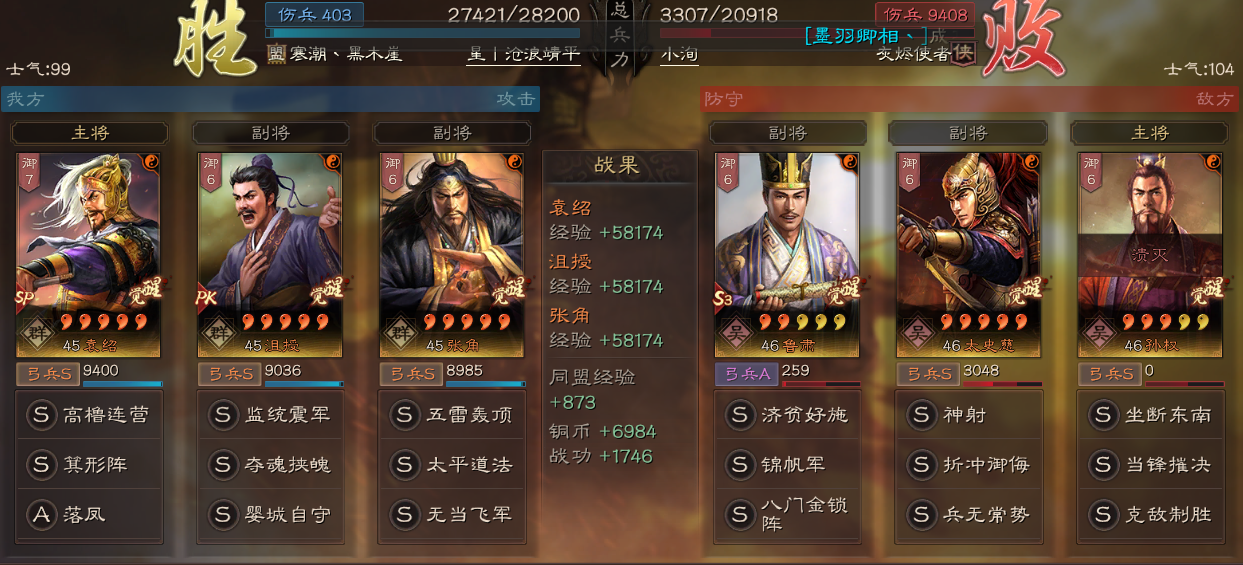Screen dimensions: 1243x565
Task: Show the 监统震军 skill details
Action: (x=271, y=414)
